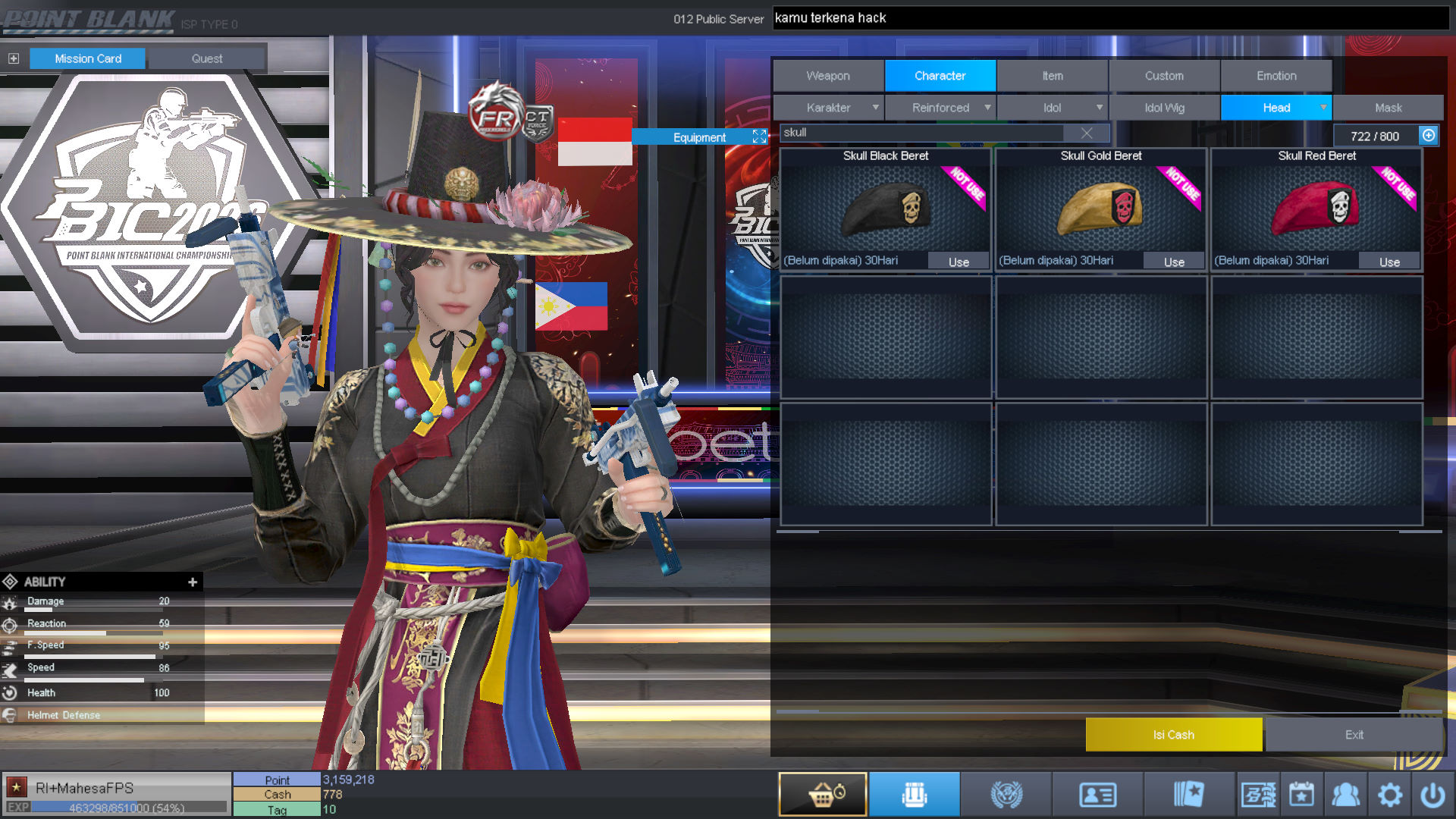Use the Skull Red Beret

(1389, 262)
